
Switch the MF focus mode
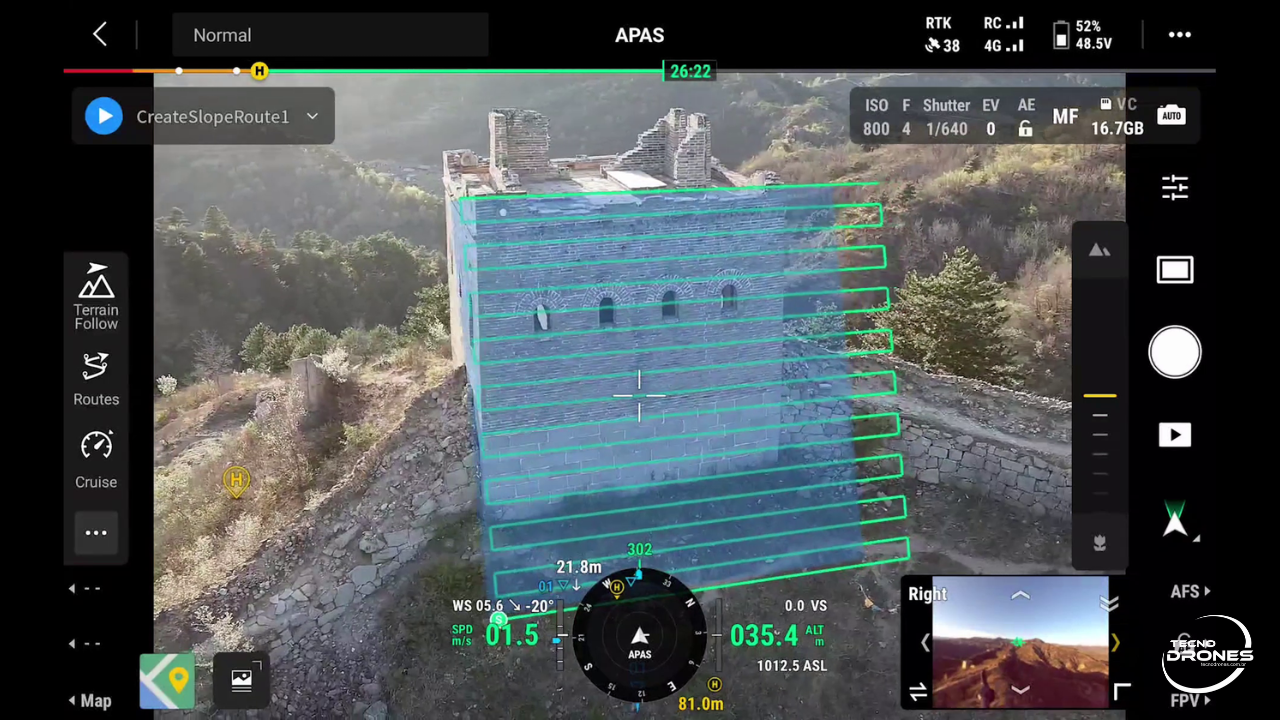[1065, 117]
